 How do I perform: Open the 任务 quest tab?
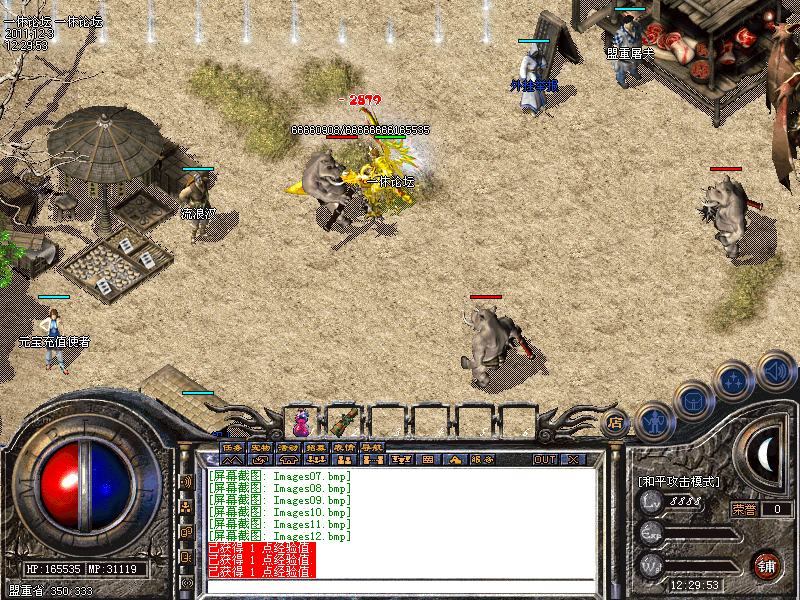[x=233, y=447]
